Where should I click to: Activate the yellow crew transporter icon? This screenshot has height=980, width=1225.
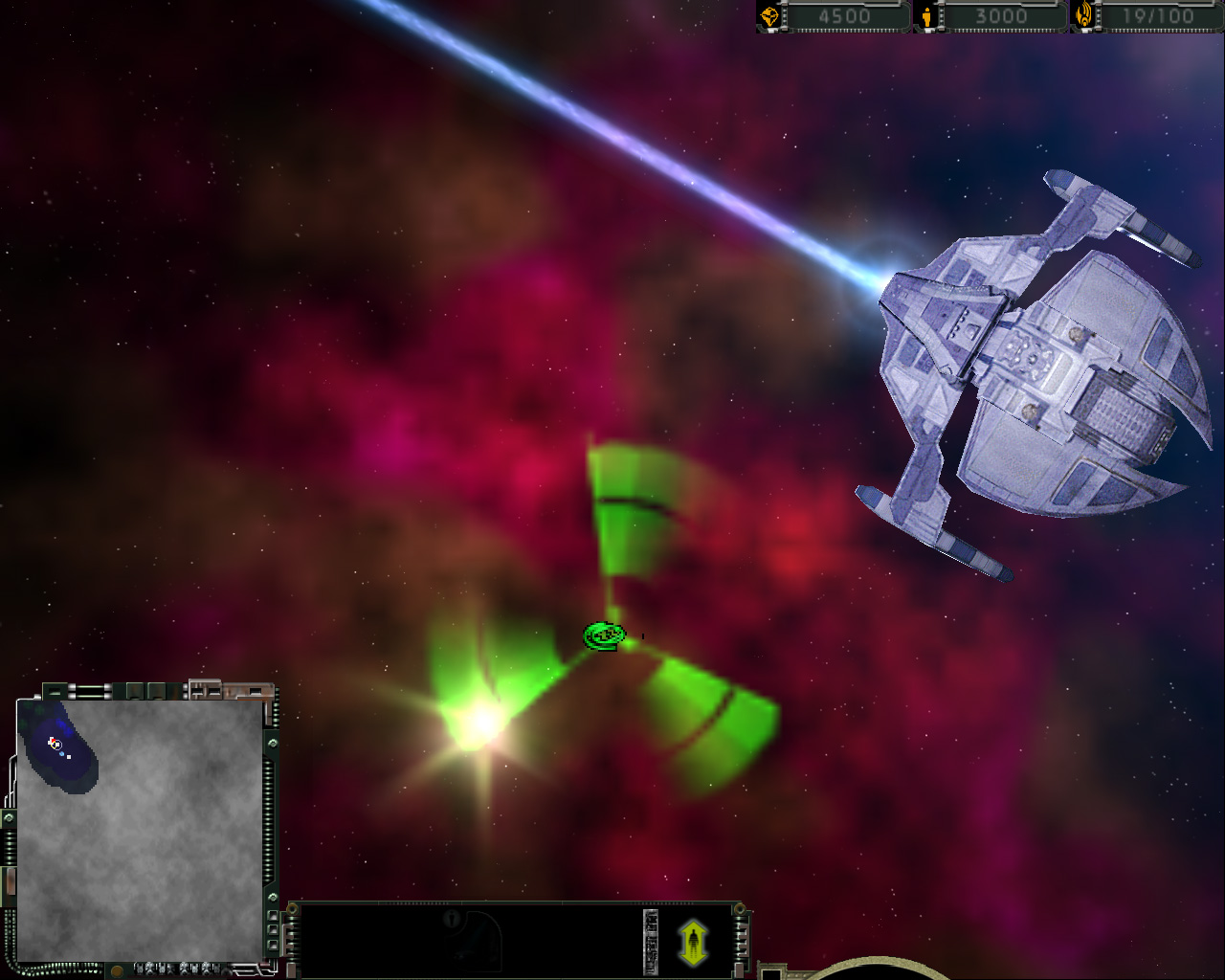coord(693,943)
